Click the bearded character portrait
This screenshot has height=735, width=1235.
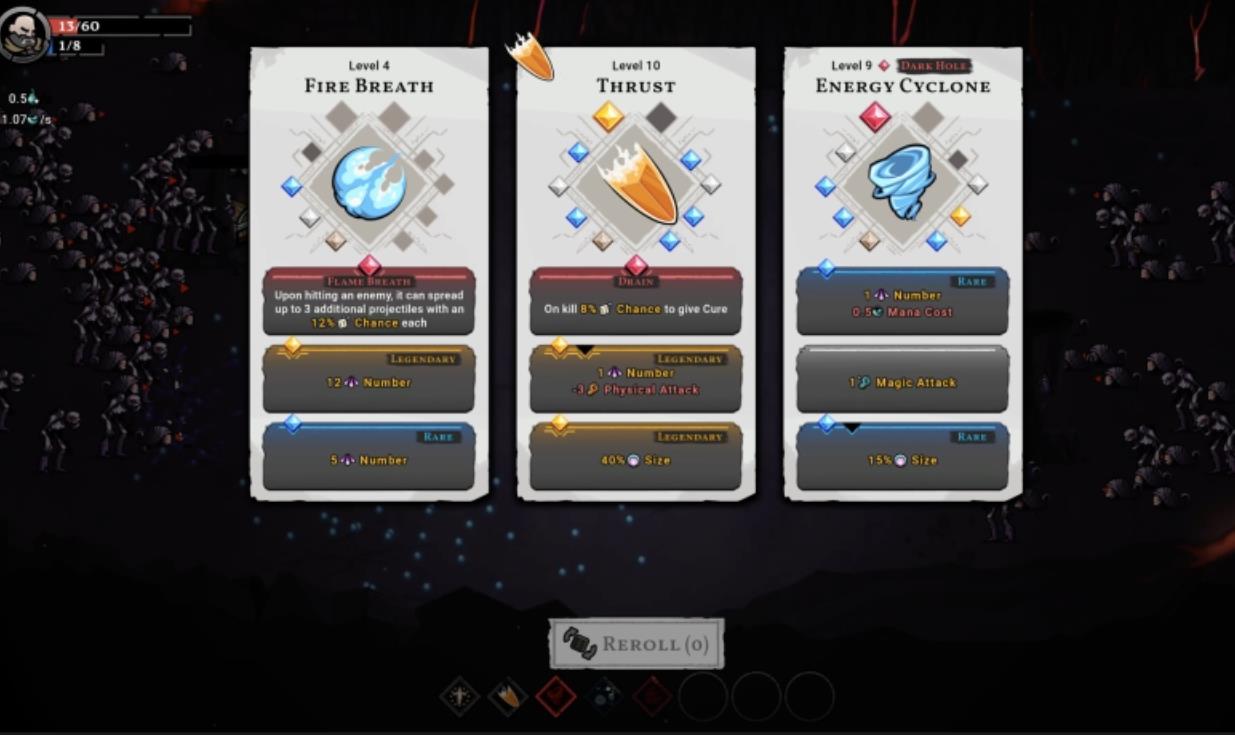coord(22,35)
